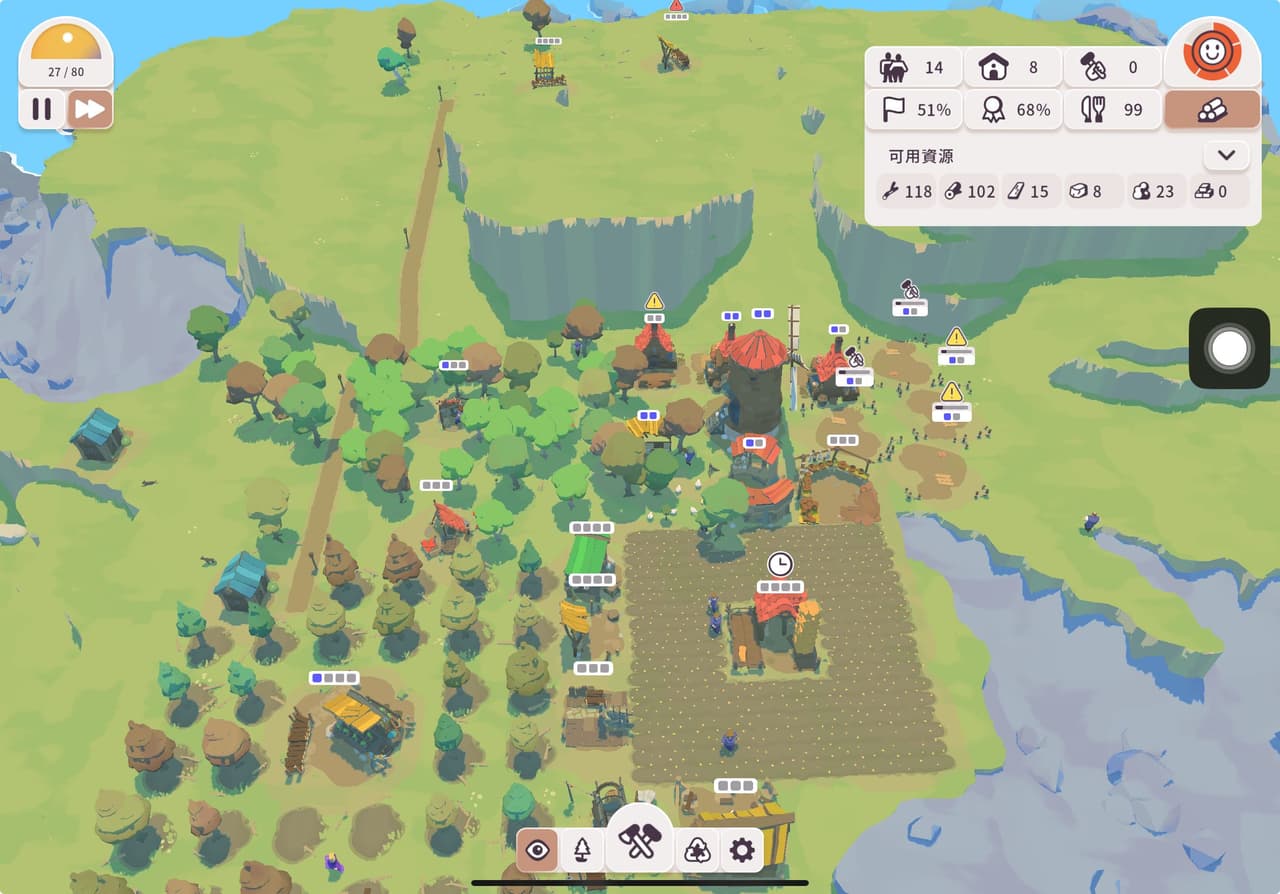Open the flag stat showing 51%
The image size is (1280, 894).
pos(913,110)
